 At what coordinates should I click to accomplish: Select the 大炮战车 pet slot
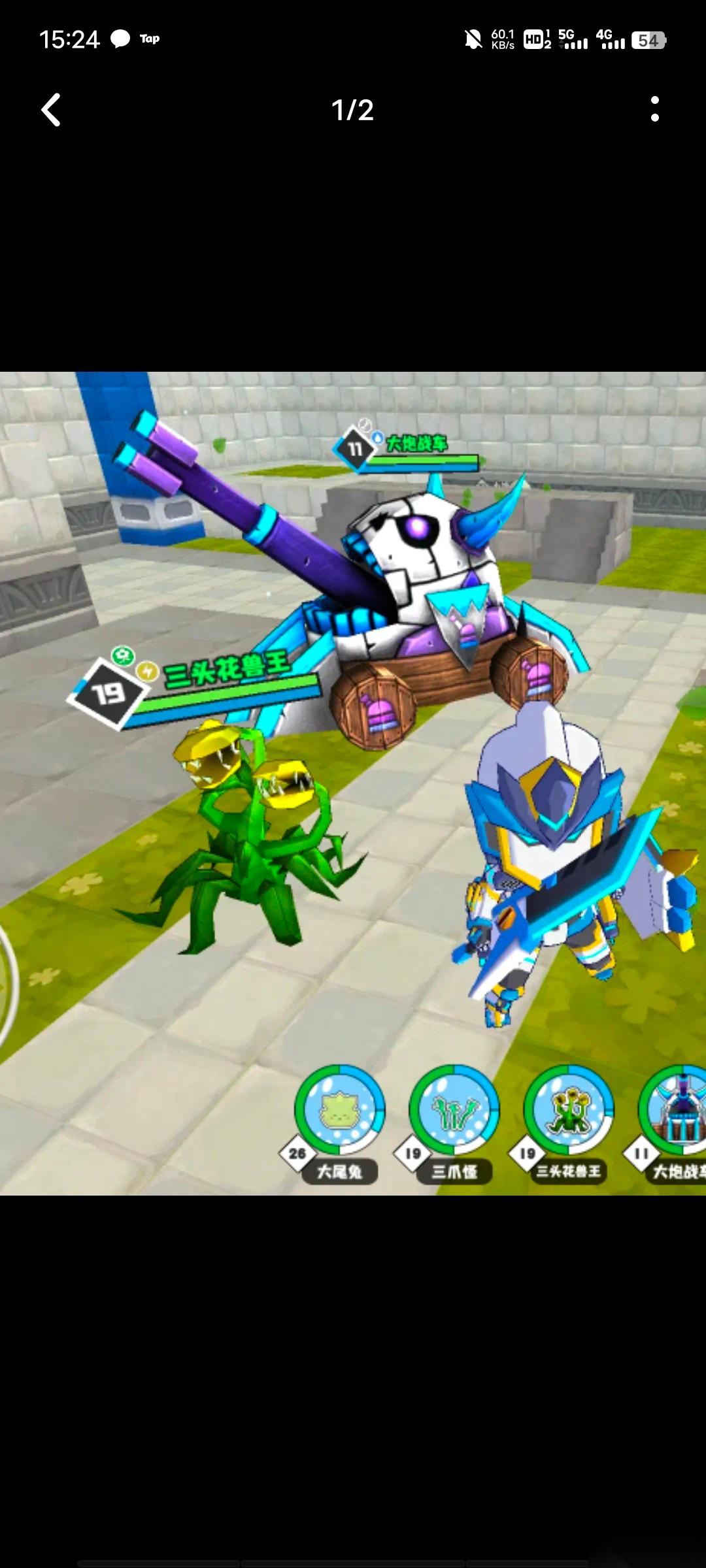[x=676, y=1110]
